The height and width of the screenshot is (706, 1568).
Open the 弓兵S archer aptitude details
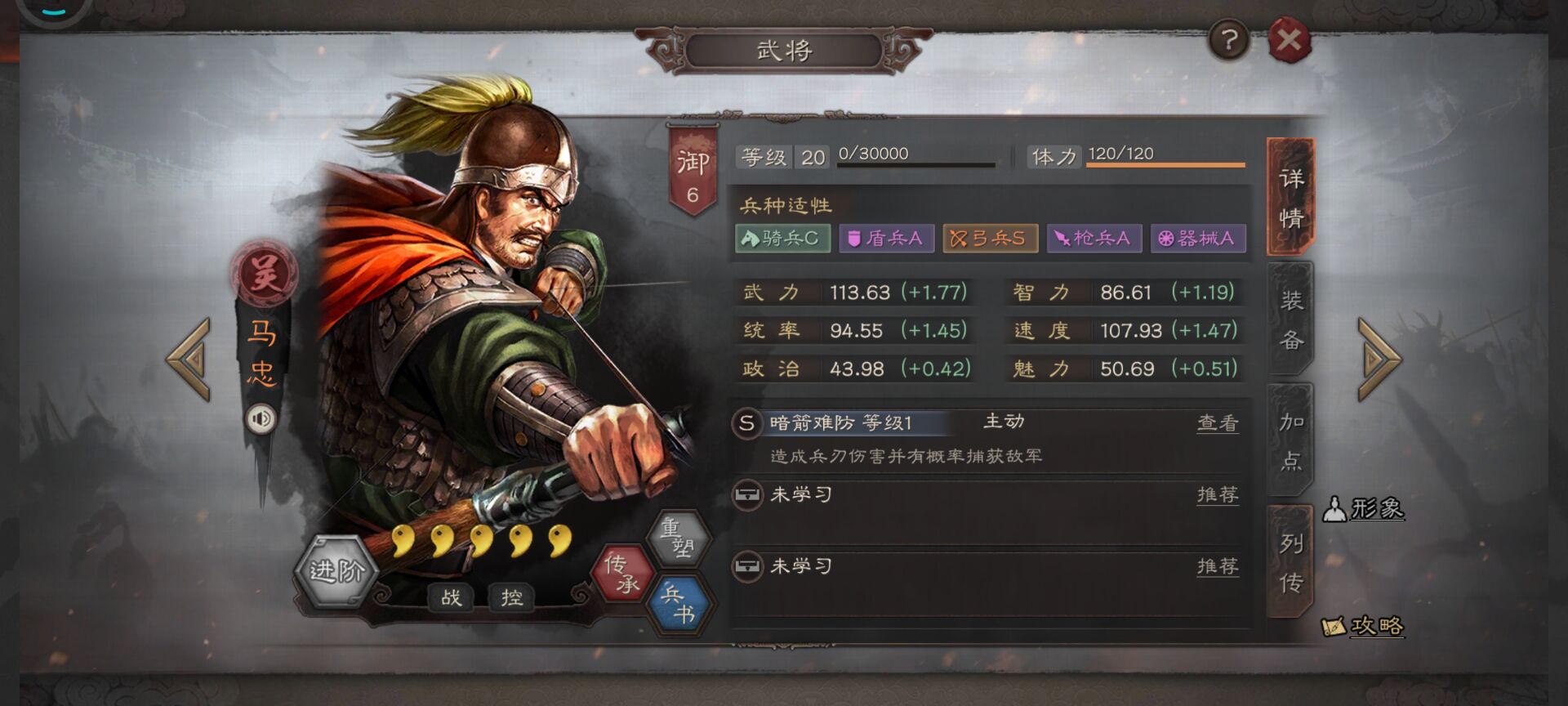tap(990, 238)
